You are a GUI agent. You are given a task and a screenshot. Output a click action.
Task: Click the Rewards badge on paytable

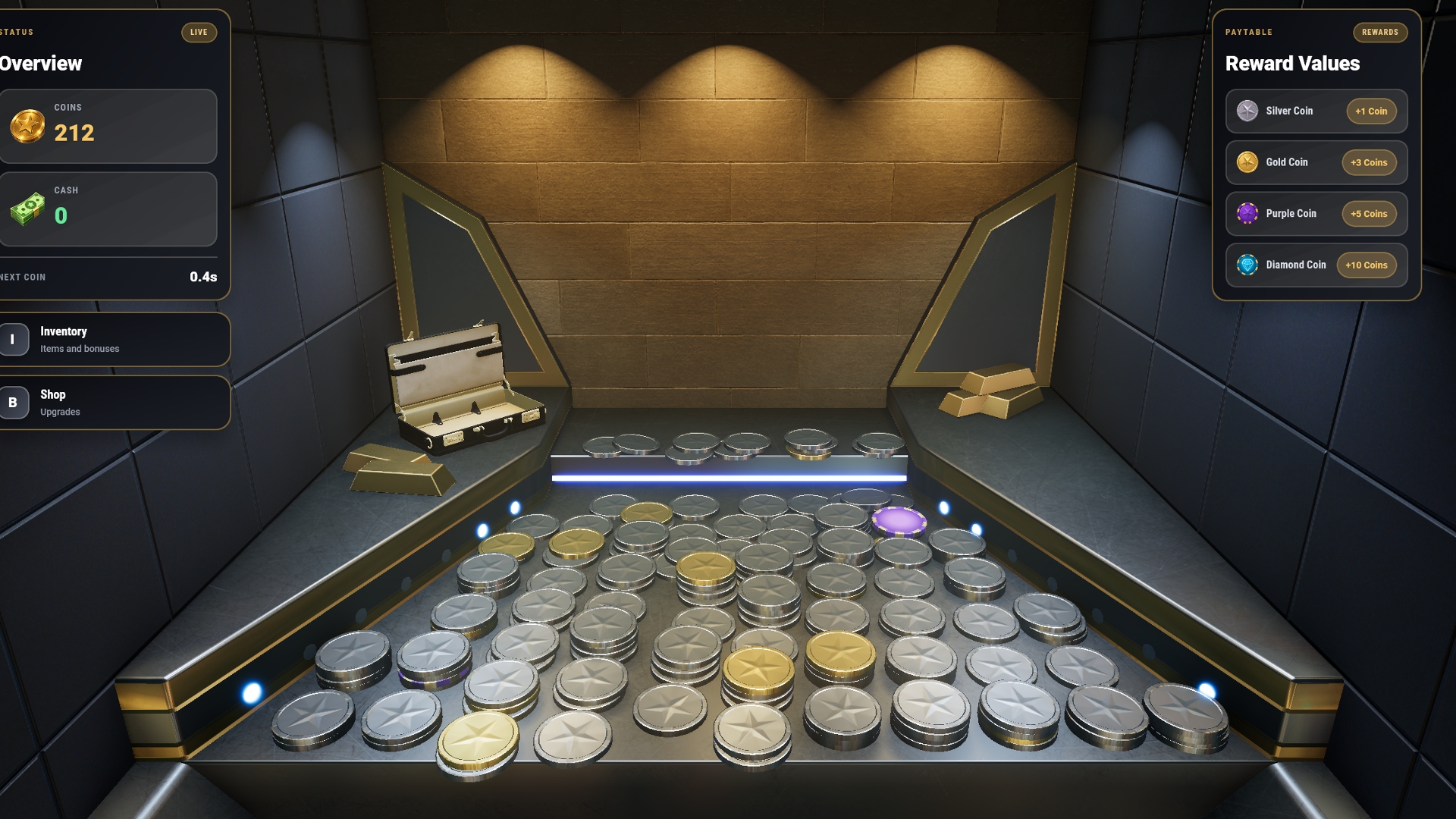coord(1379,33)
